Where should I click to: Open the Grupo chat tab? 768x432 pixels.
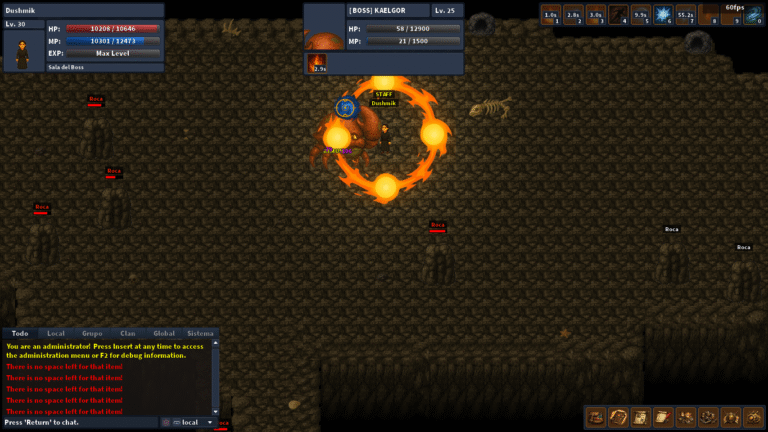[92, 333]
